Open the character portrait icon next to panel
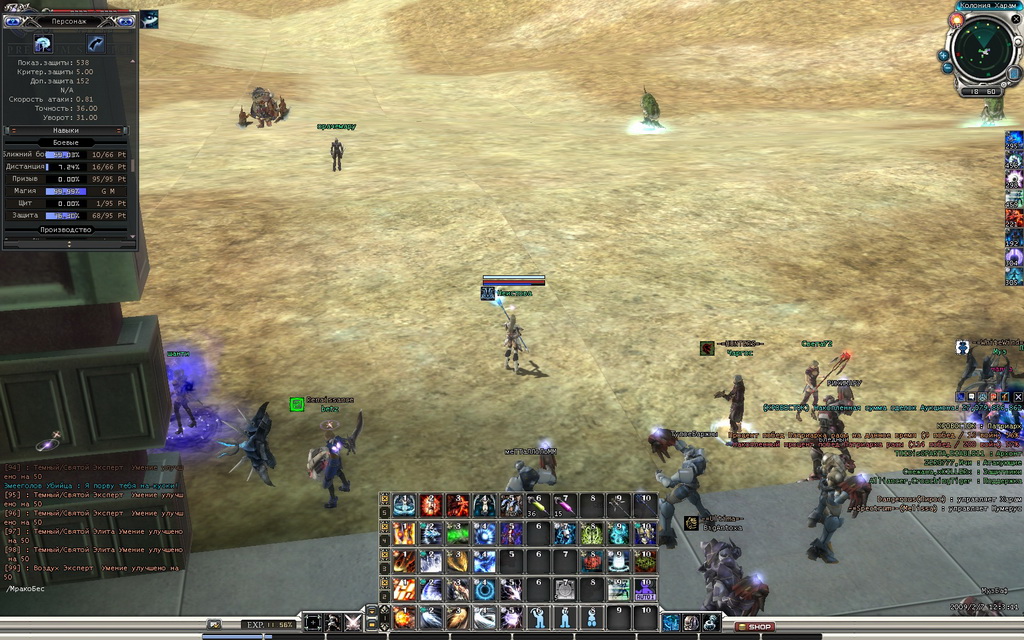 [149, 19]
